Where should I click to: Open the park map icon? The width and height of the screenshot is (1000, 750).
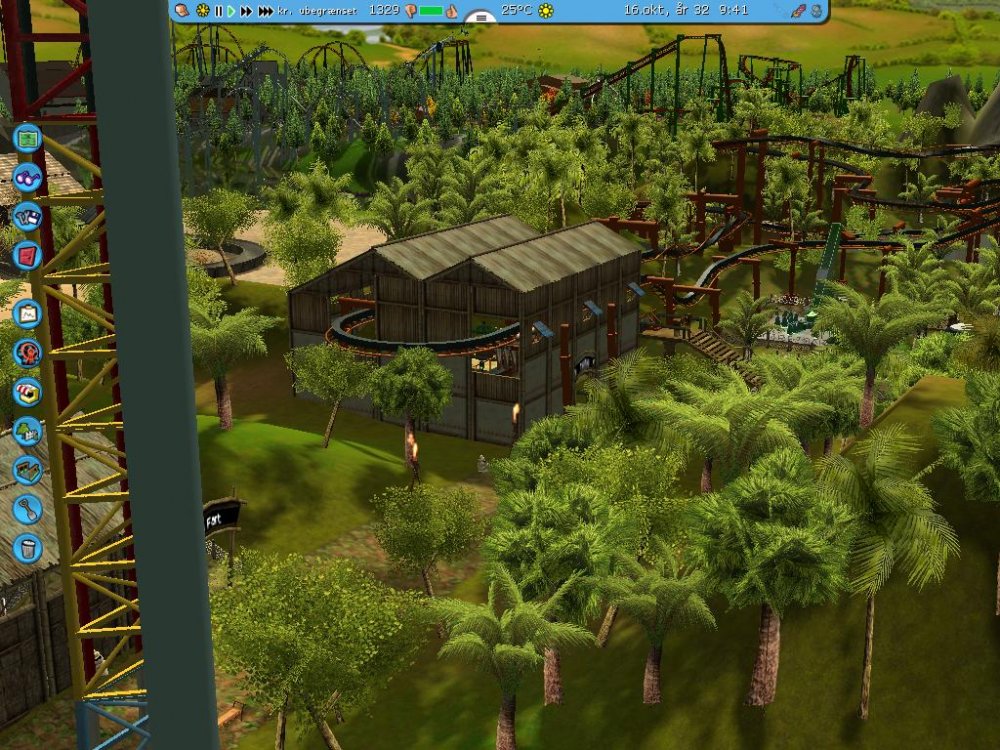[x=27, y=137]
